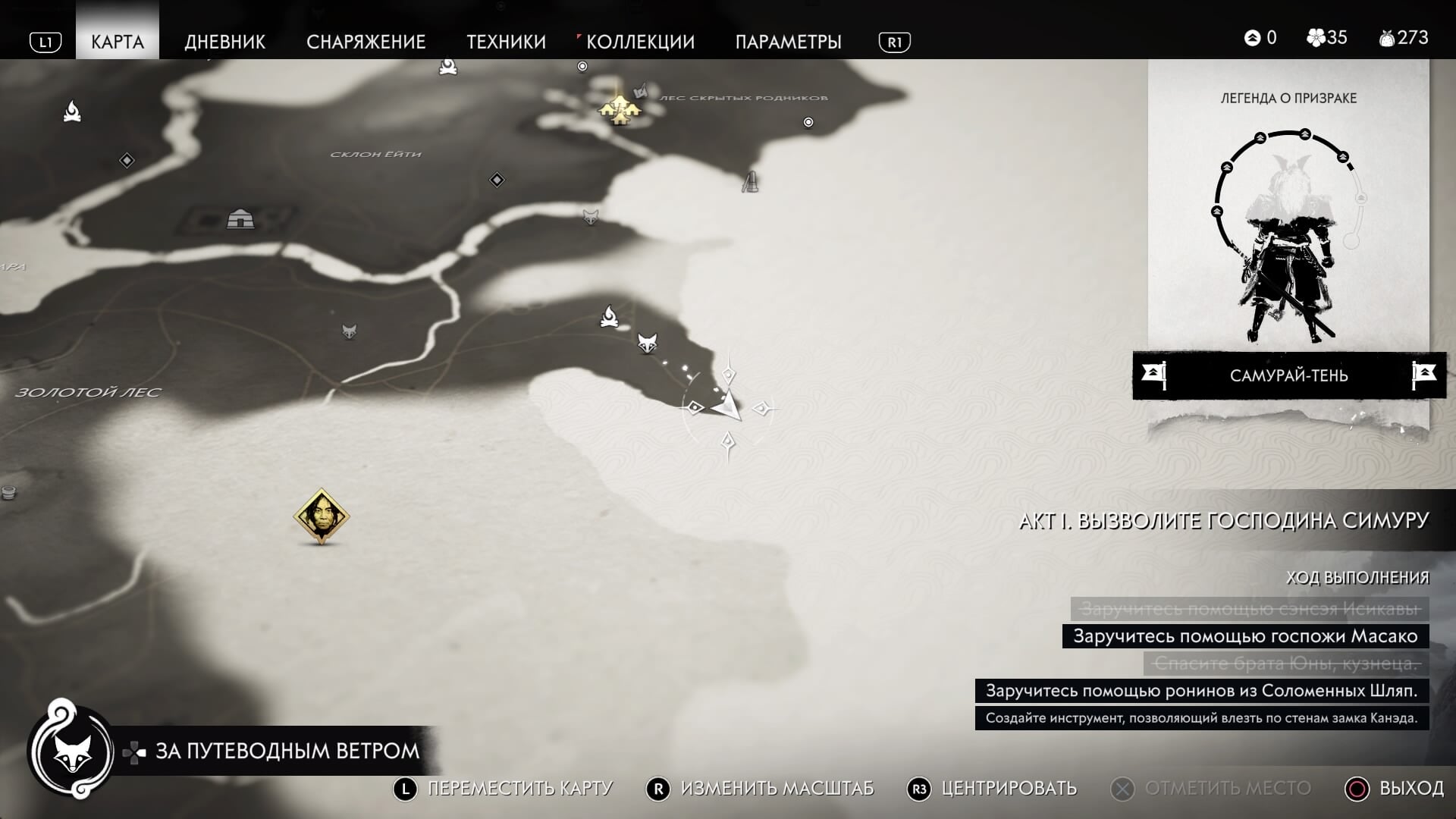Open the Снаряжение tab
The image size is (1456, 819).
pos(366,42)
